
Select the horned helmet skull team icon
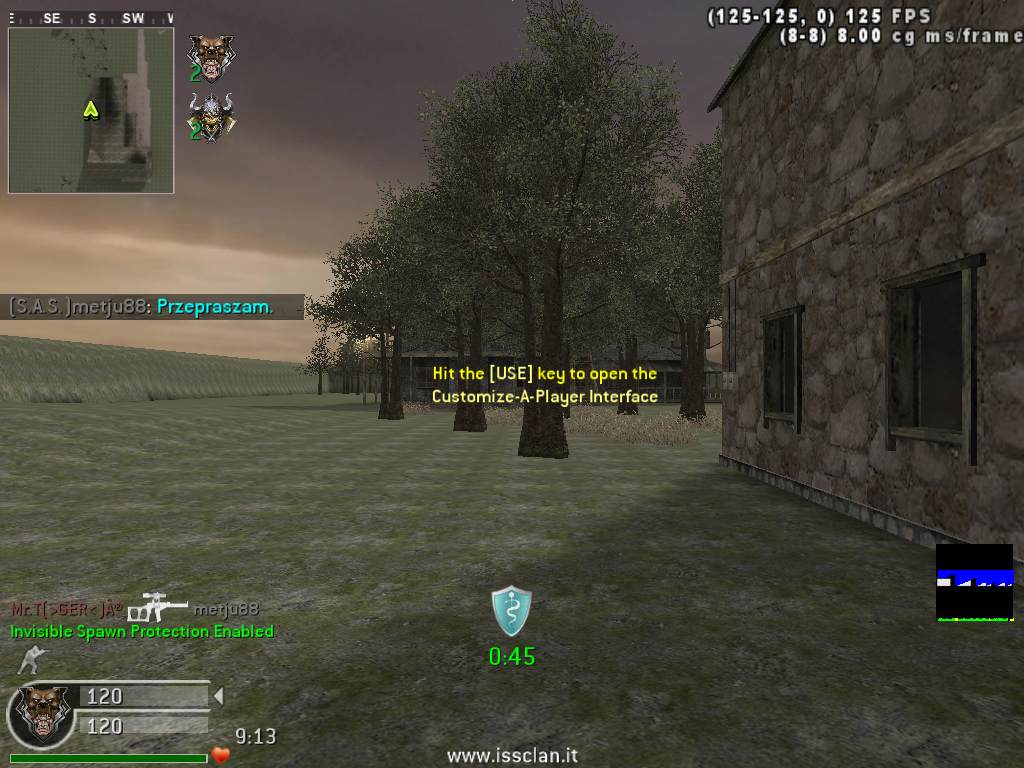click(209, 115)
